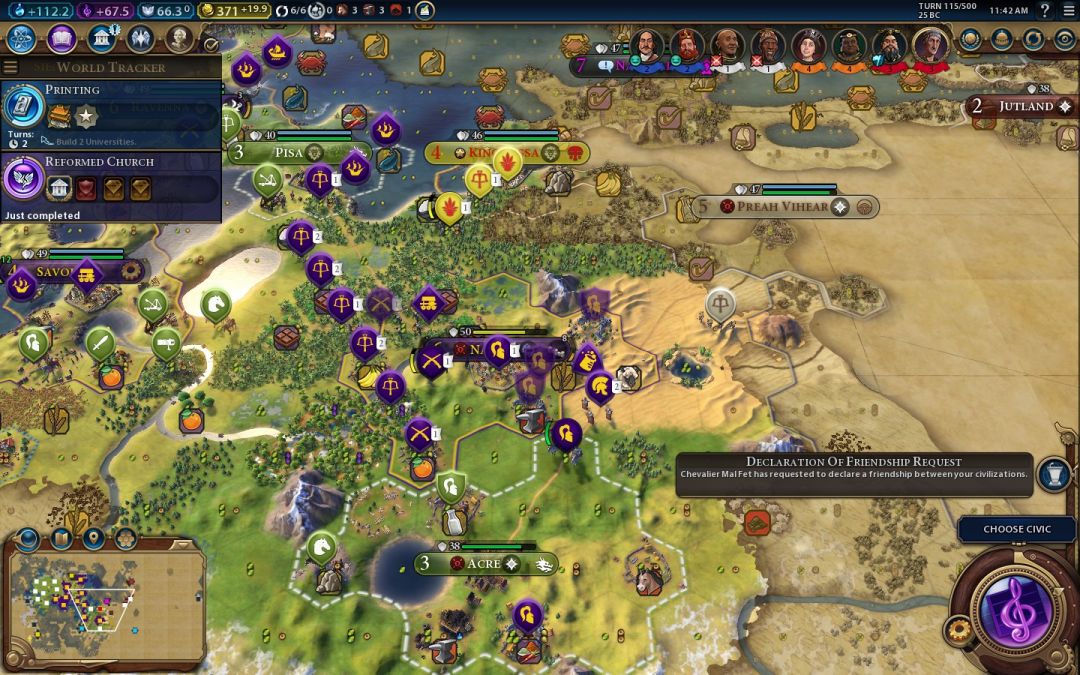The image size is (1080, 675).
Task: Open the Great People screen
Action: [179, 39]
